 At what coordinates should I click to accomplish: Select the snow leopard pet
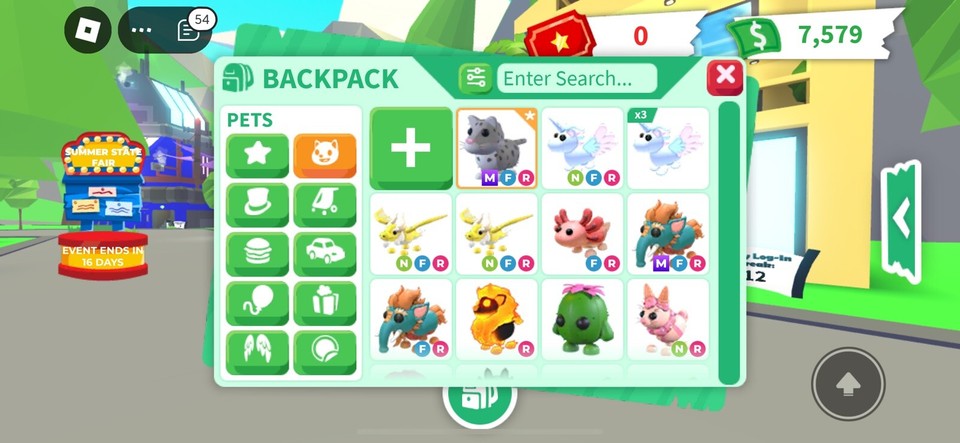tap(497, 148)
